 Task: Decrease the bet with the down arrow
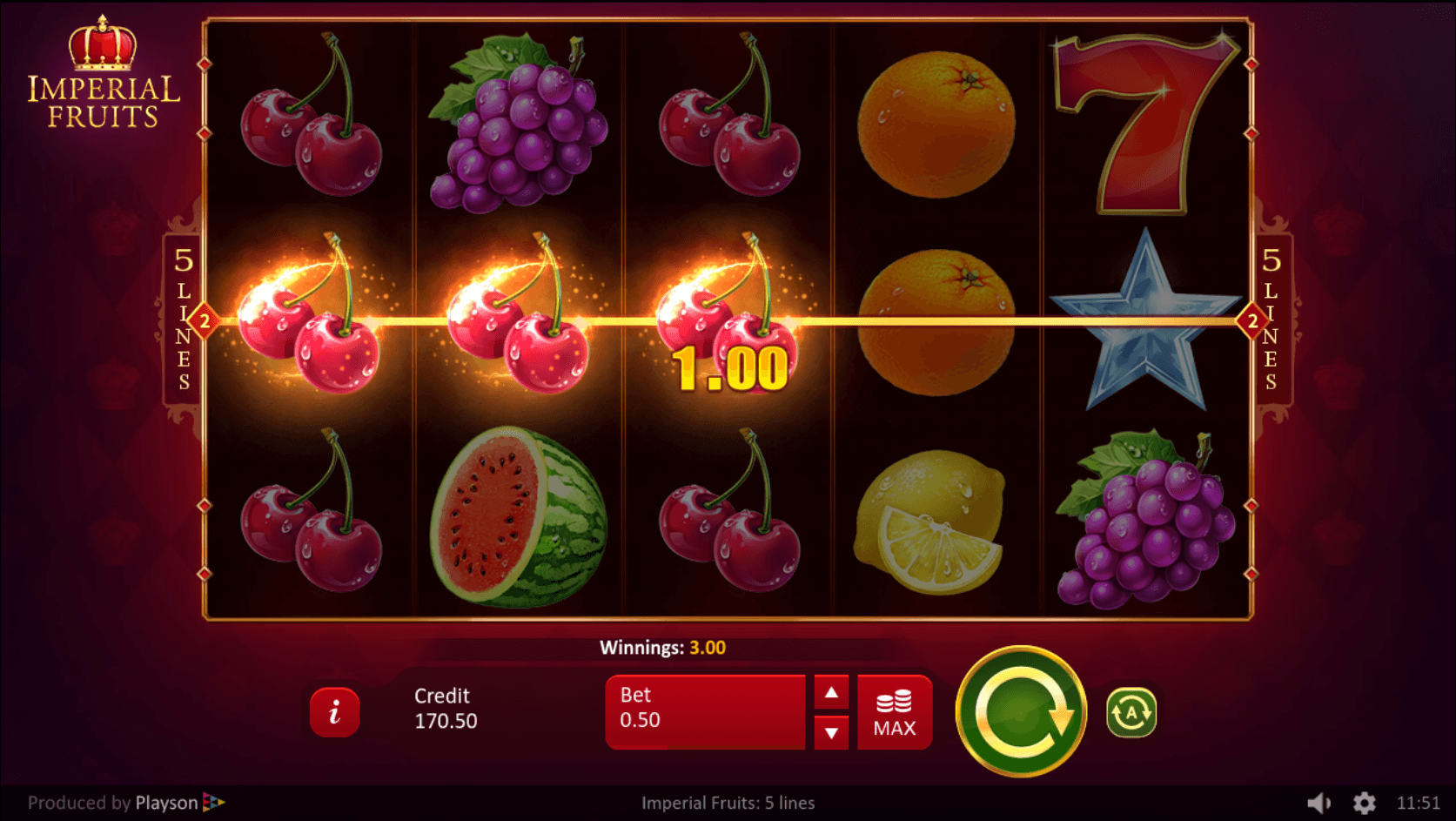[x=832, y=734]
